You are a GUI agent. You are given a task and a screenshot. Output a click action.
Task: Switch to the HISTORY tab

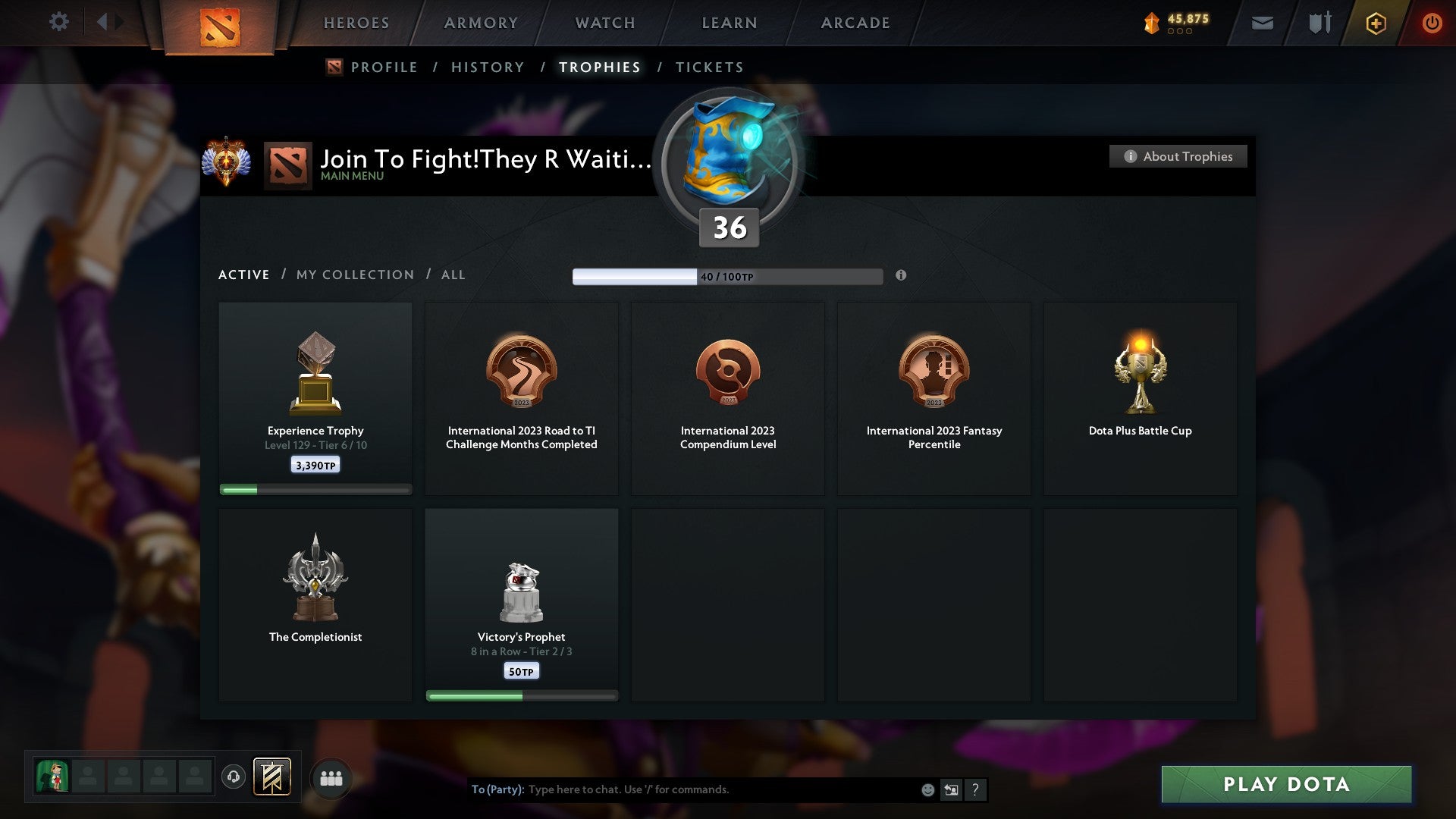point(488,67)
